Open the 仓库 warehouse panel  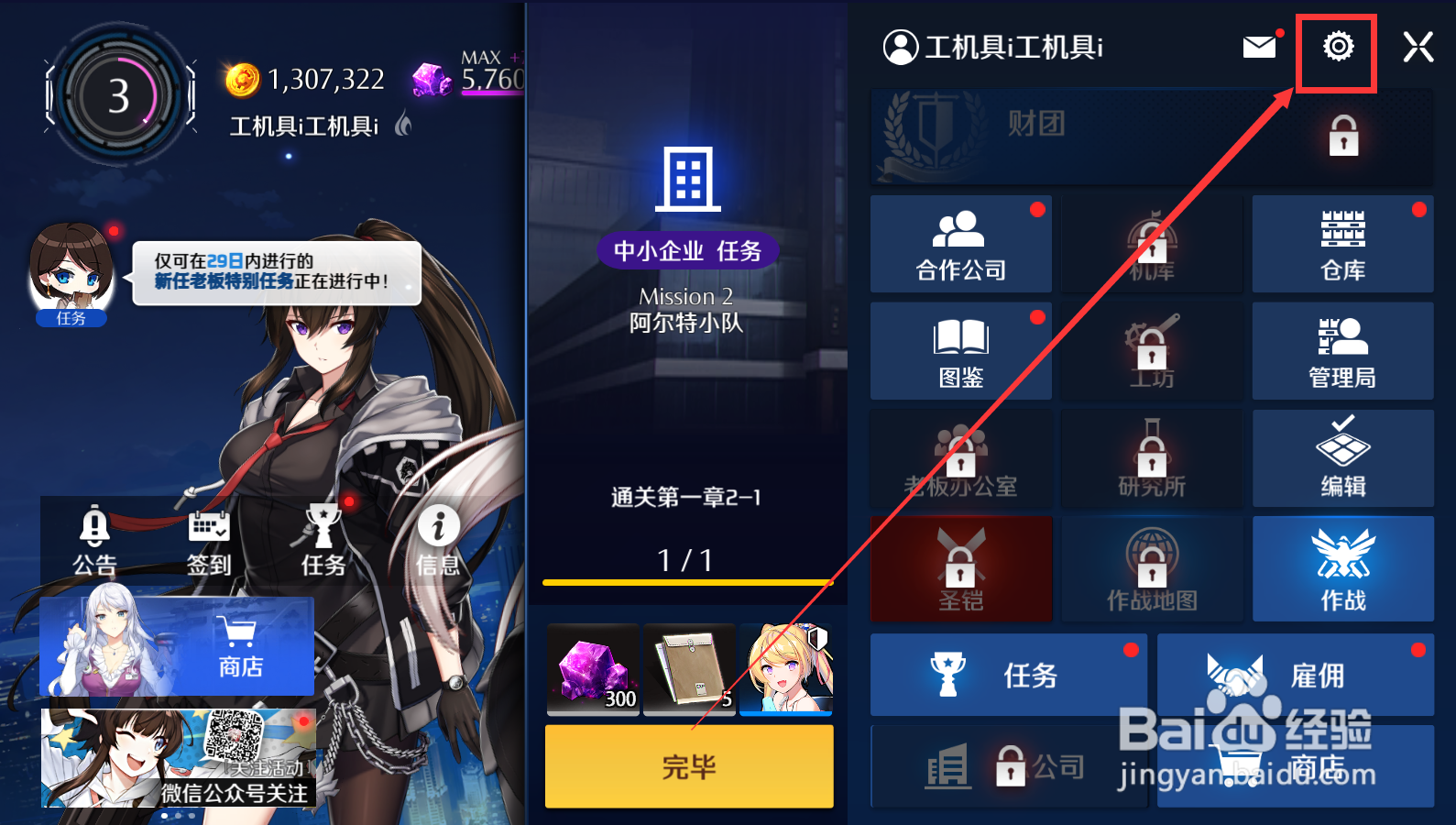click(1342, 244)
